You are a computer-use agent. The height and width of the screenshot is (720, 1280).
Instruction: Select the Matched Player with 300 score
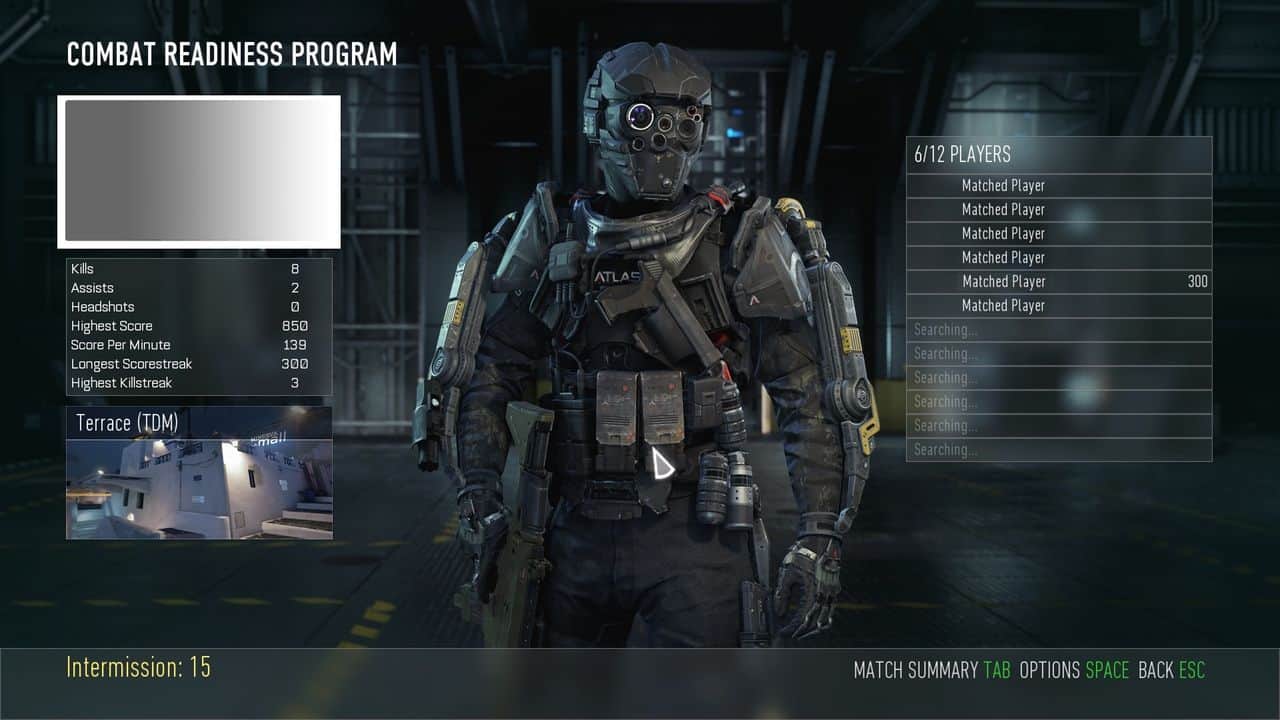tap(1059, 282)
